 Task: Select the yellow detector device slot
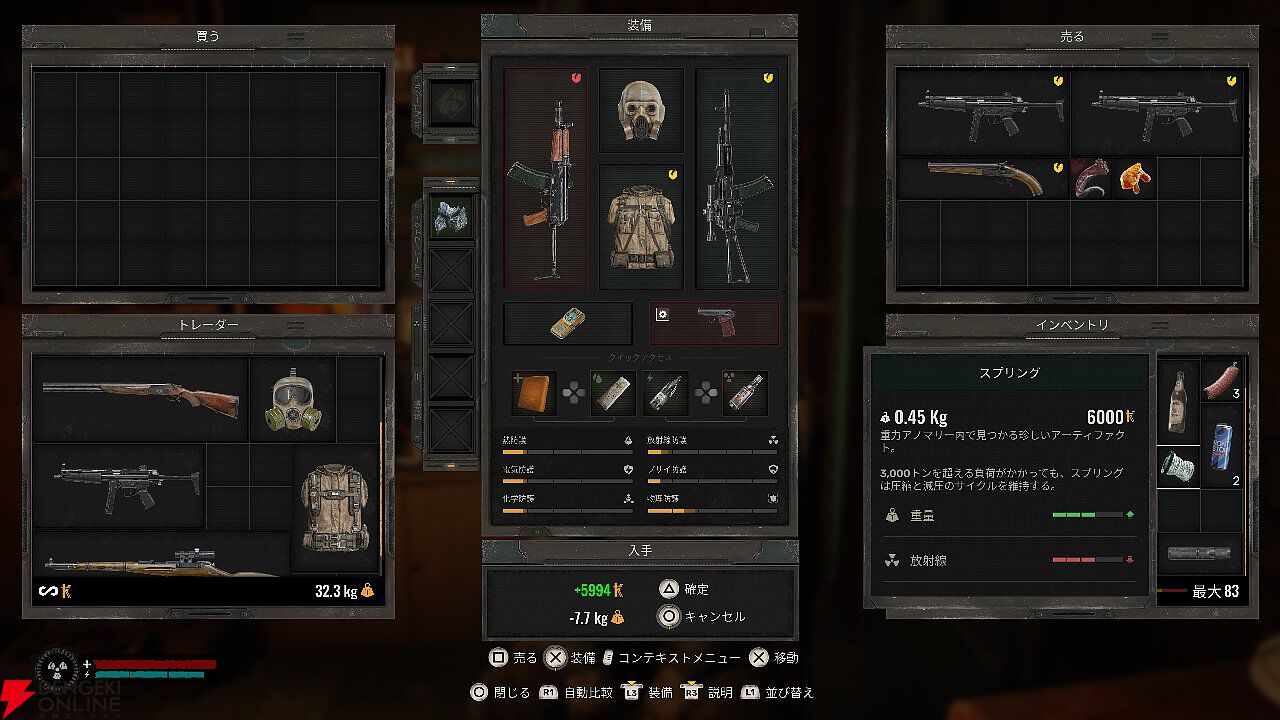[x=568, y=323]
